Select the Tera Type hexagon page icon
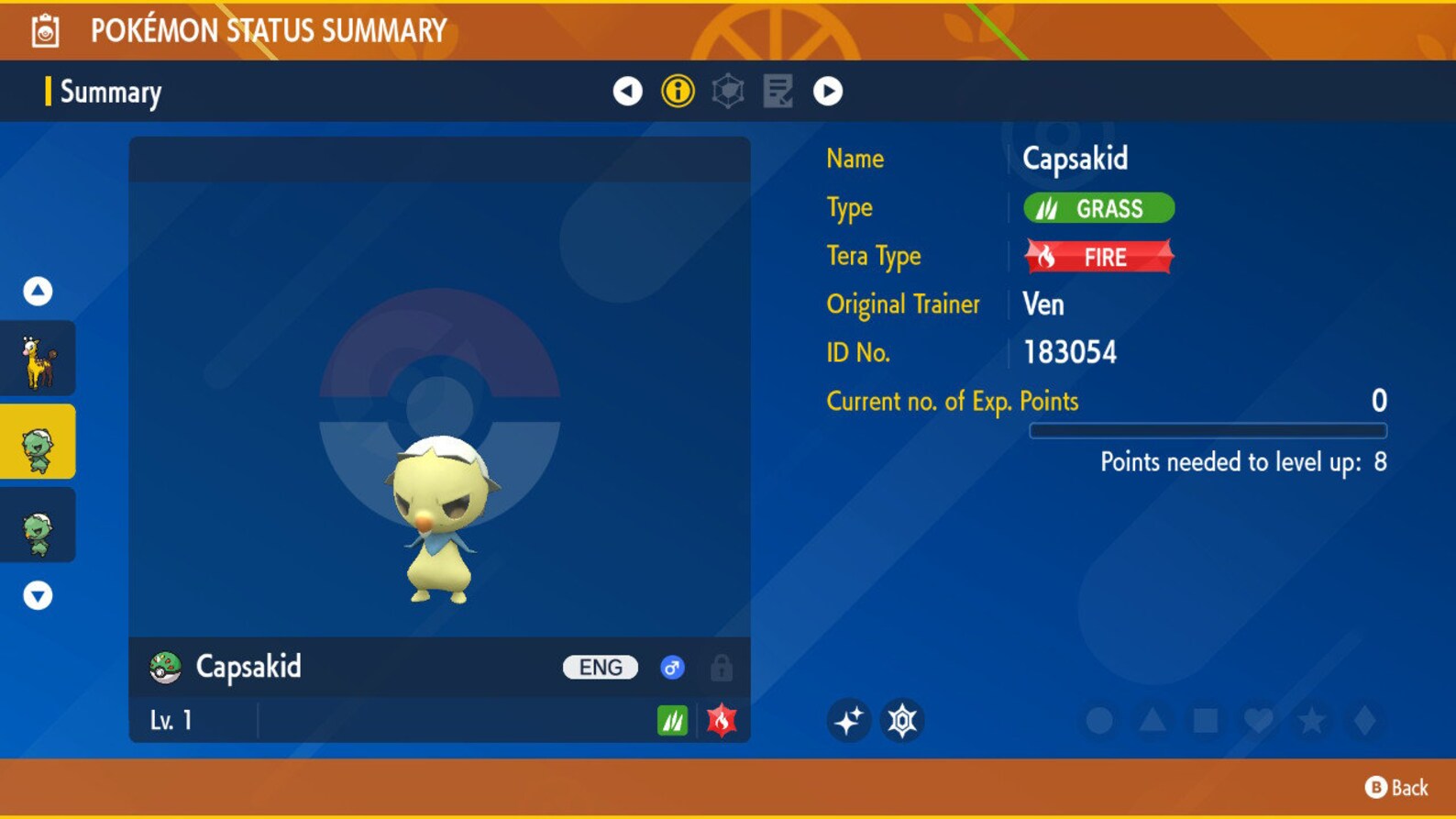Viewport: 1456px width, 819px height. (727, 91)
